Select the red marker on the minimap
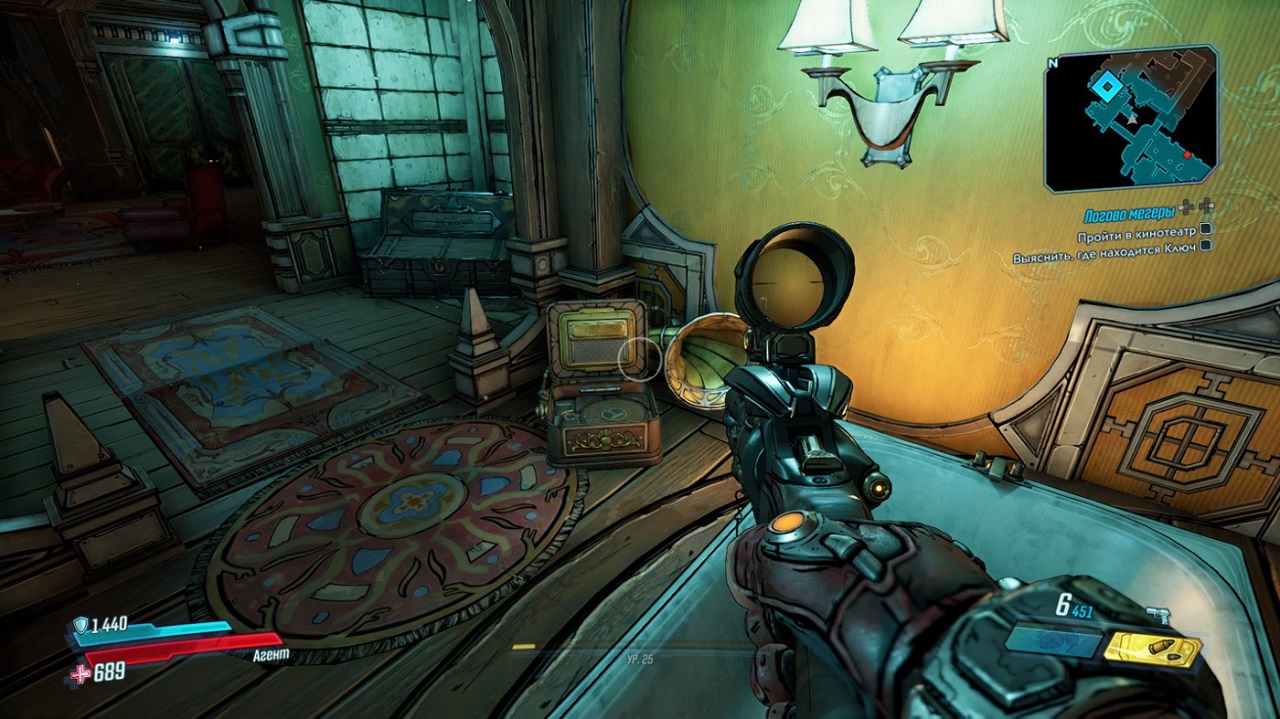1280x719 pixels. pyautogui.click(x=1188, y=156)
